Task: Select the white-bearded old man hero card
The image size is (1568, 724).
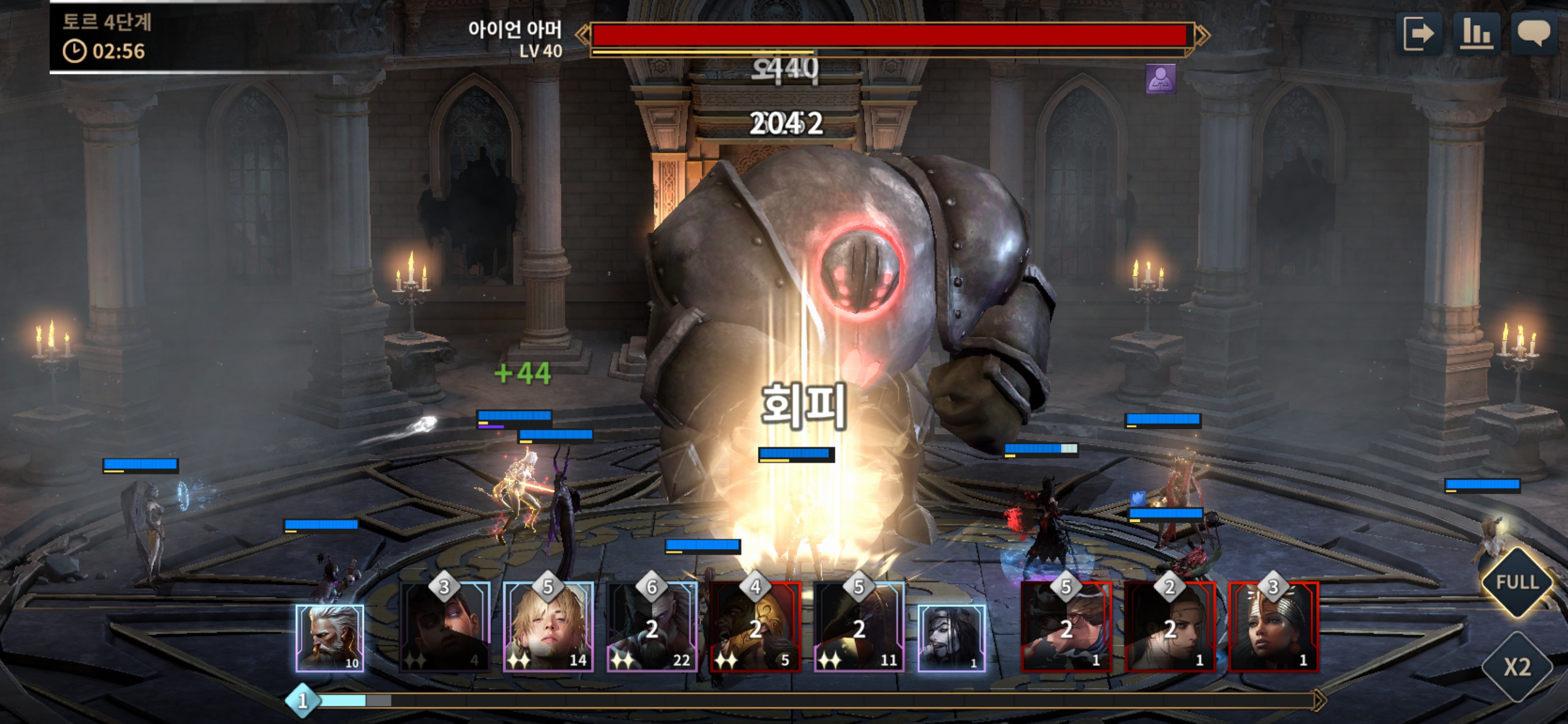Action: [330, 638]
